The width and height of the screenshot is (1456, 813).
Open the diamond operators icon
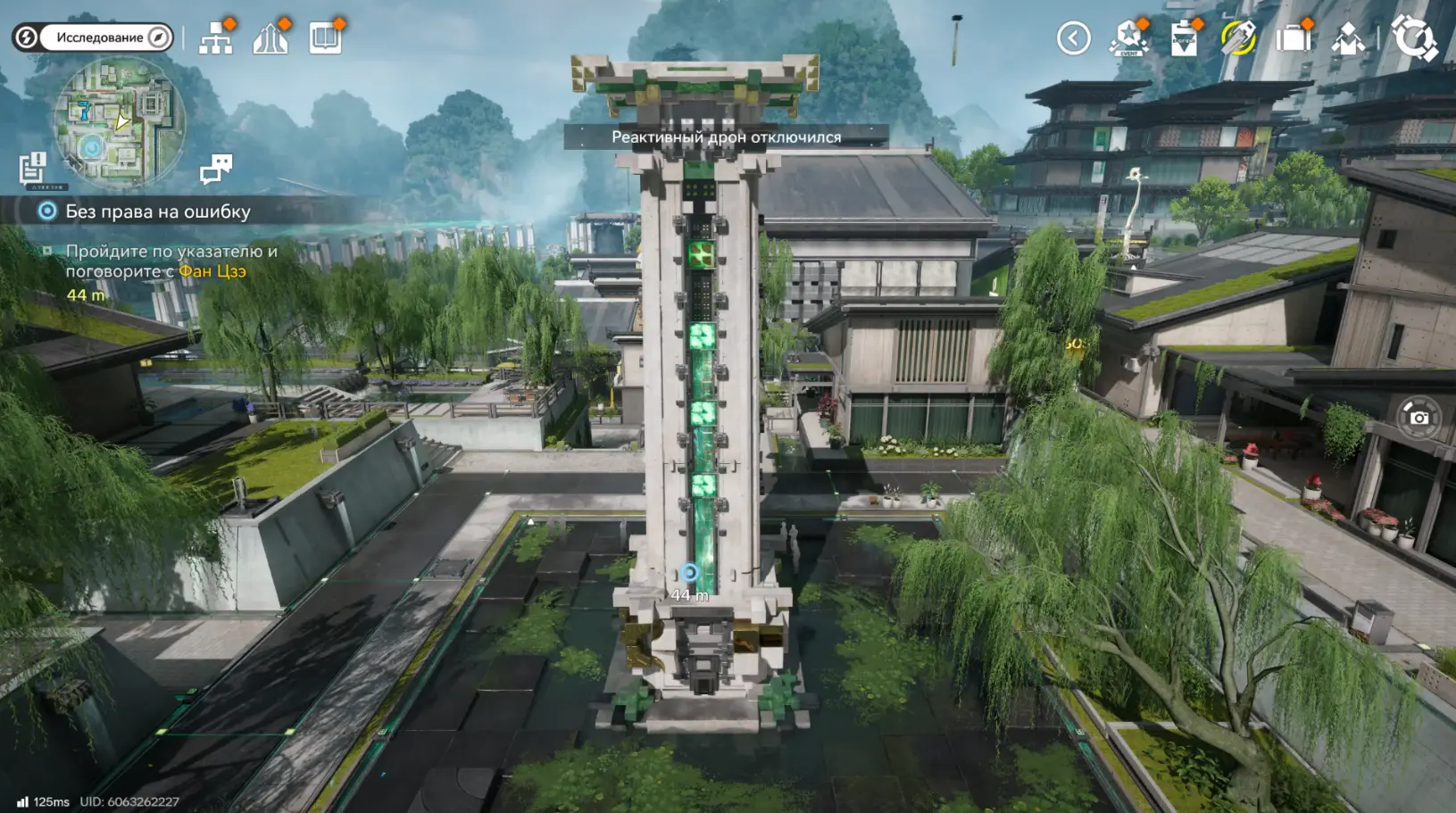click(1347, 39)
